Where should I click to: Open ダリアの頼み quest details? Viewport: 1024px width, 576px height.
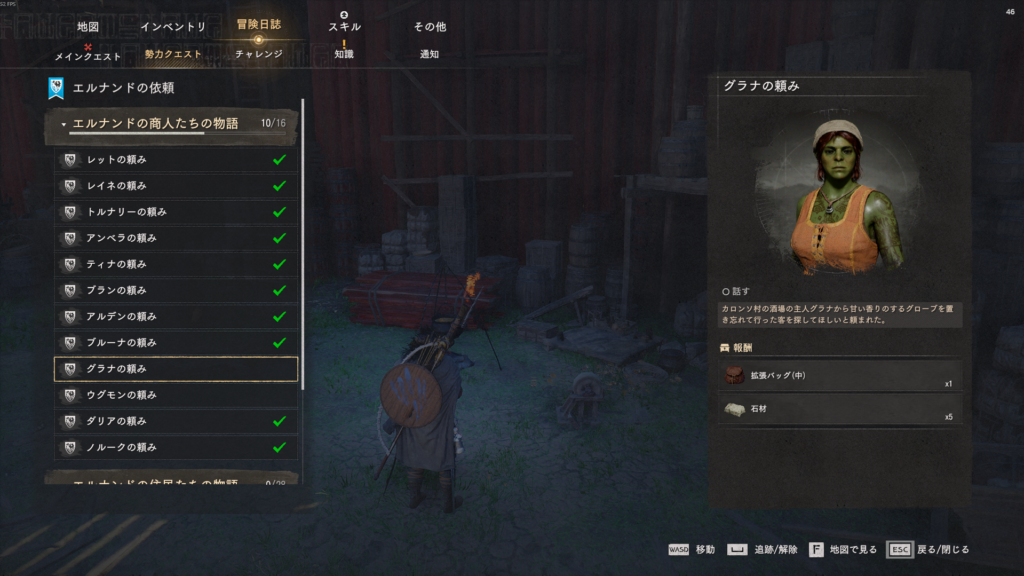(175, 421)
